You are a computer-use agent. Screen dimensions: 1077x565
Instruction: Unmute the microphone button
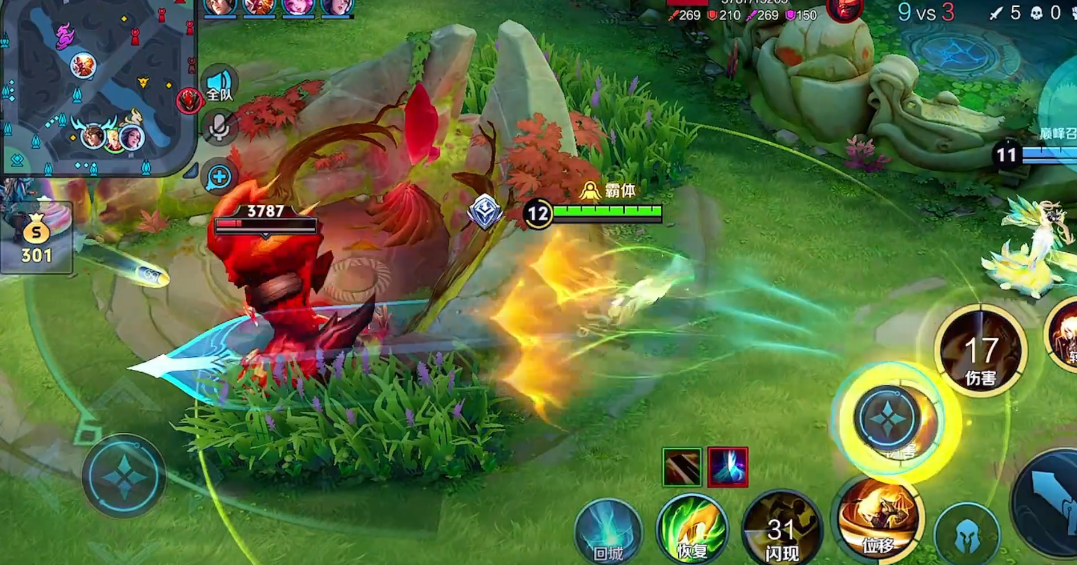tap(219, 126)
